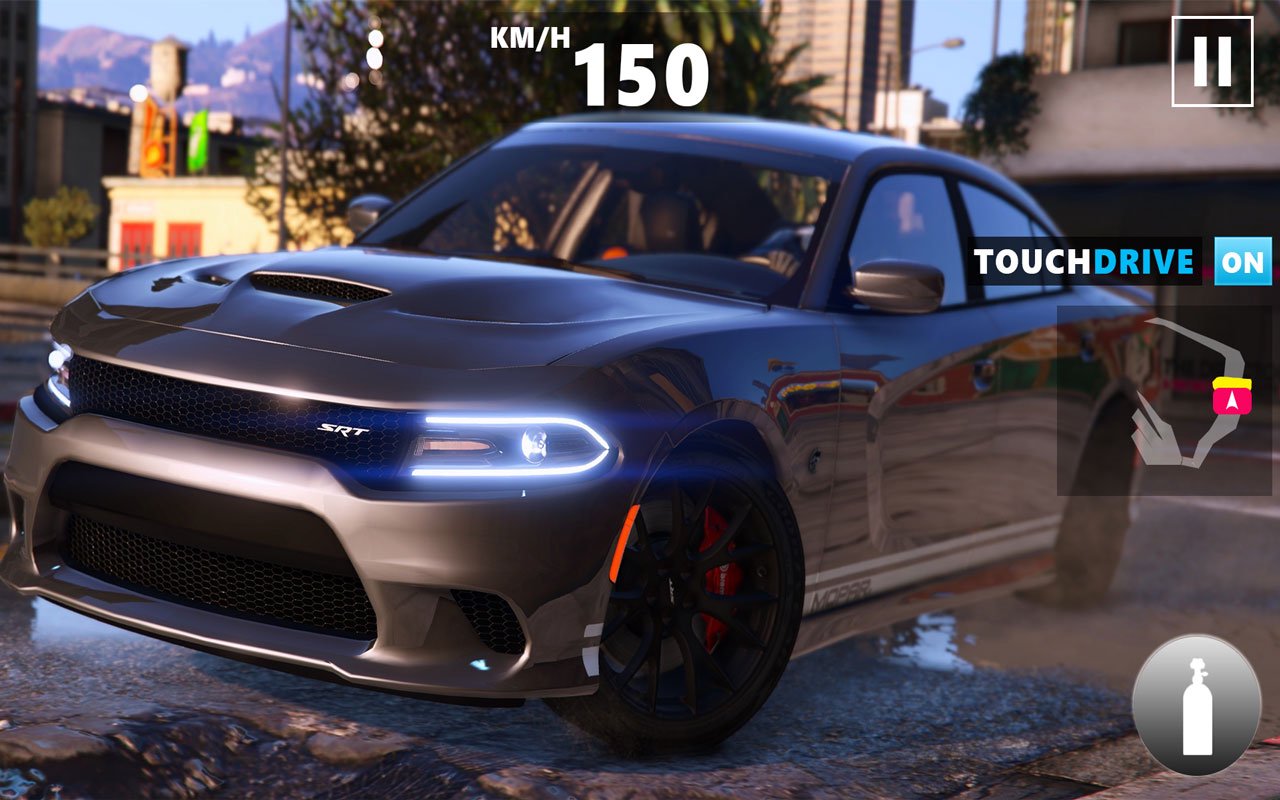
Task: Activate the nitro boost bottle button
Action: pos(1196,705)
